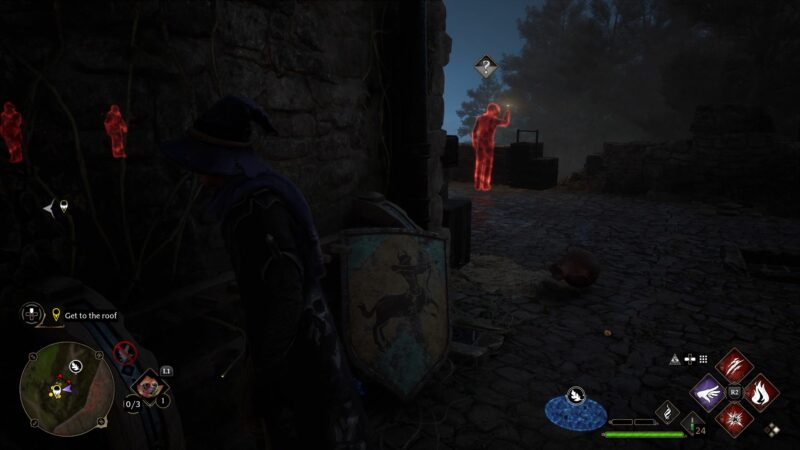The height and width of the screenshot is (450, 800).
Task: Activate the red burst spell
Action: 735,418
